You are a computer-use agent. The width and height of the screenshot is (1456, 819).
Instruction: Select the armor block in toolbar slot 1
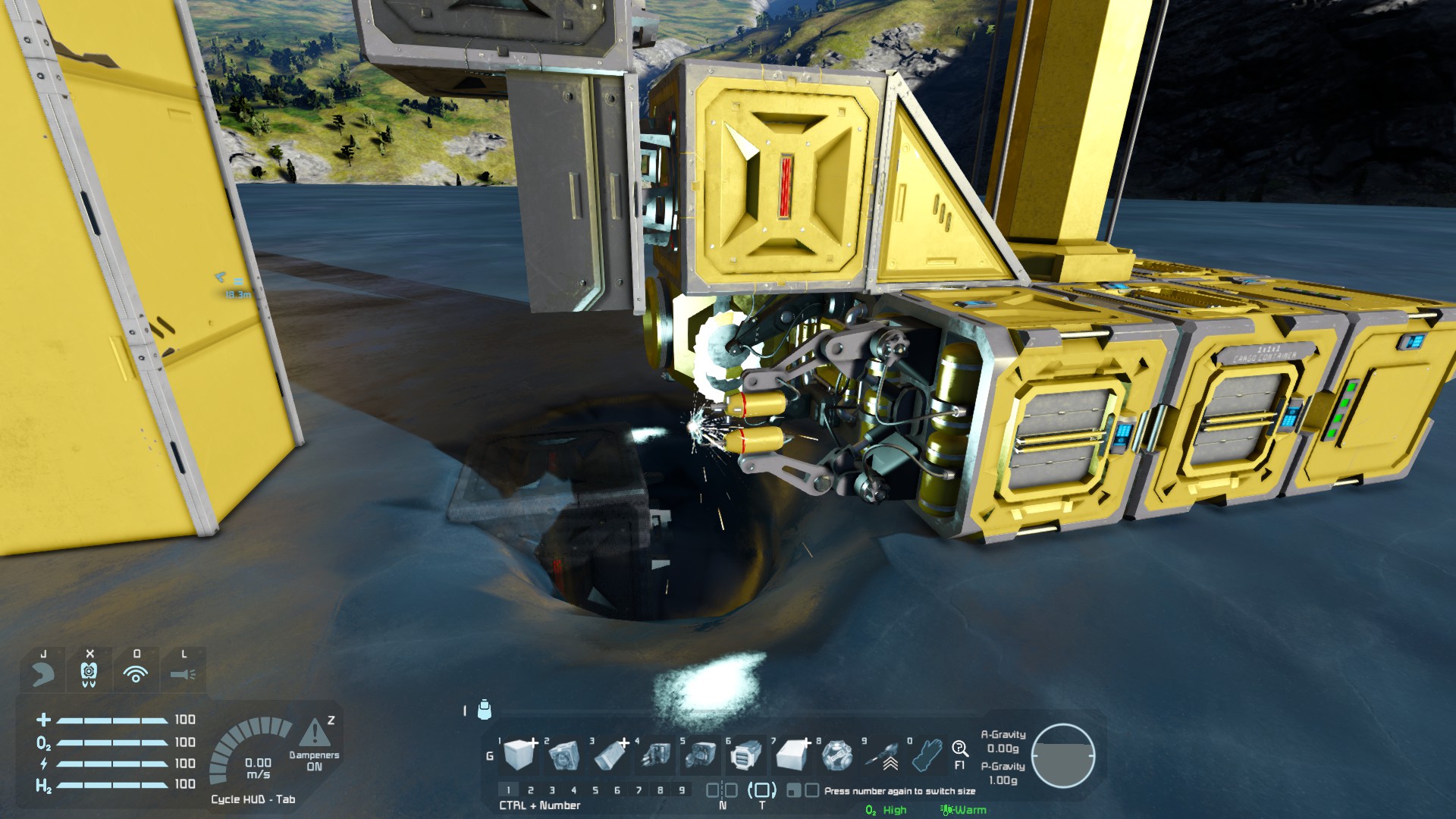pyautogui.click(x=519, y=755)
